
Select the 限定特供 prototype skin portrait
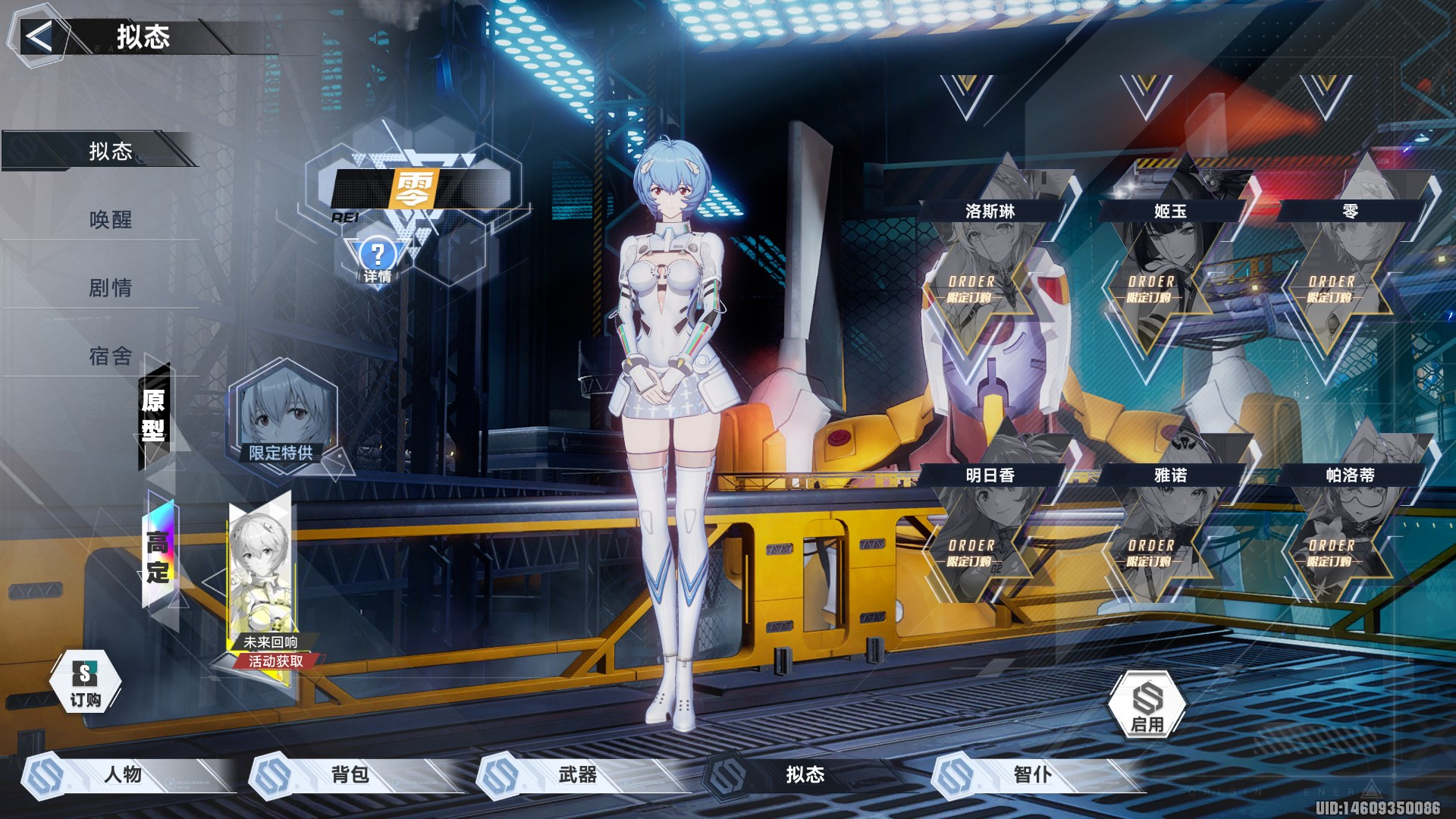tap(282, 419)
